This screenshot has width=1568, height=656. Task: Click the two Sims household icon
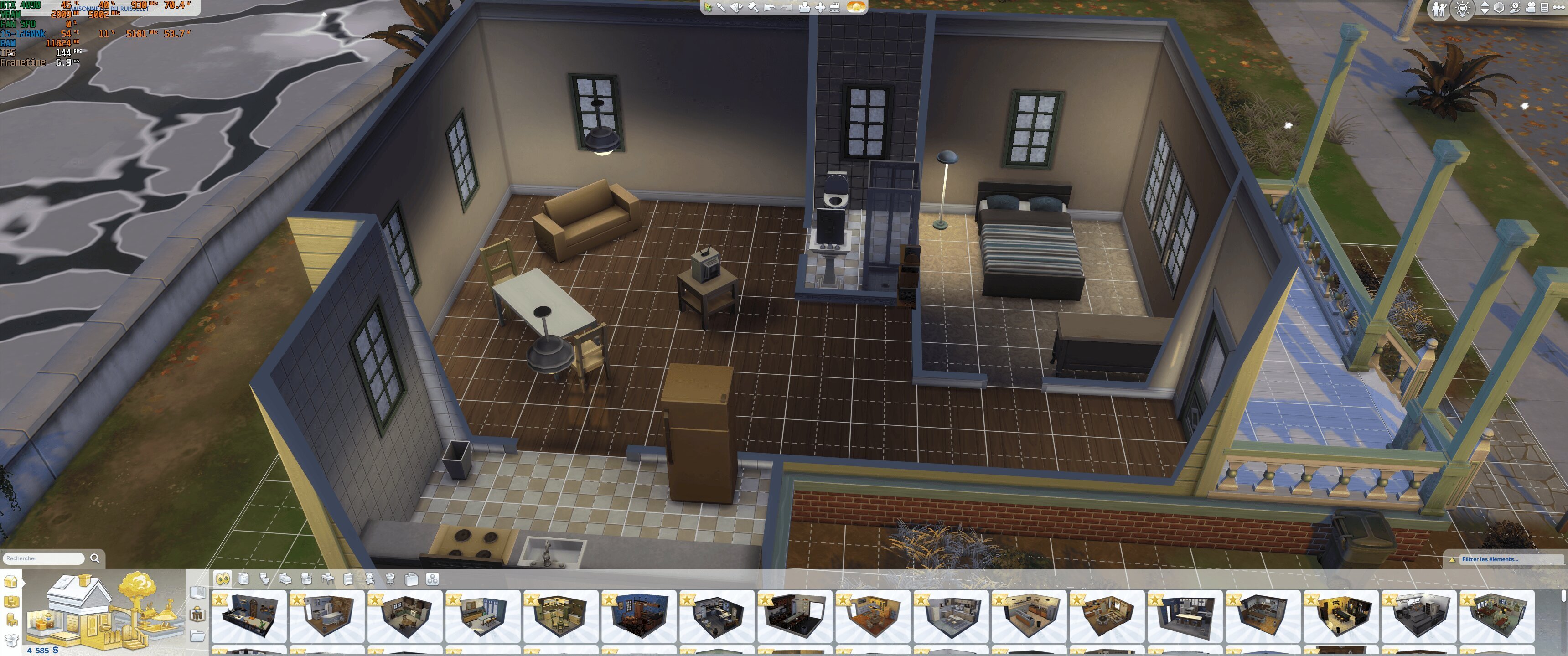1439,10
